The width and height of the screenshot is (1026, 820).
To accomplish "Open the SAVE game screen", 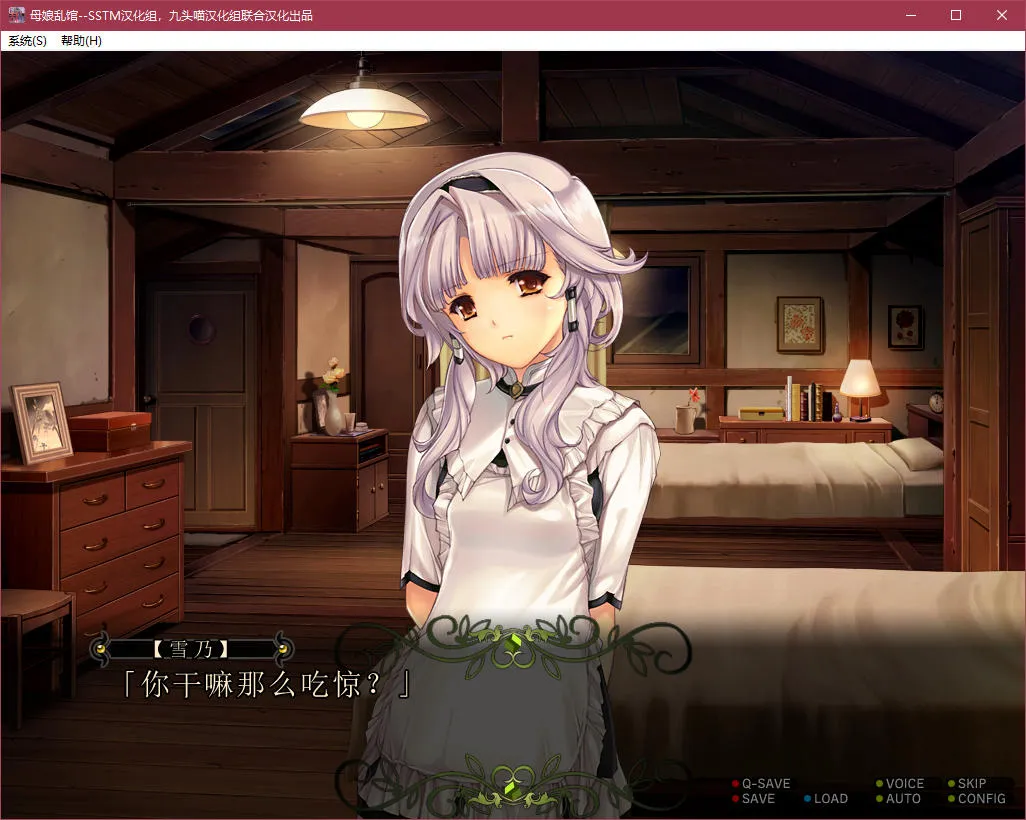I will 758,799.
